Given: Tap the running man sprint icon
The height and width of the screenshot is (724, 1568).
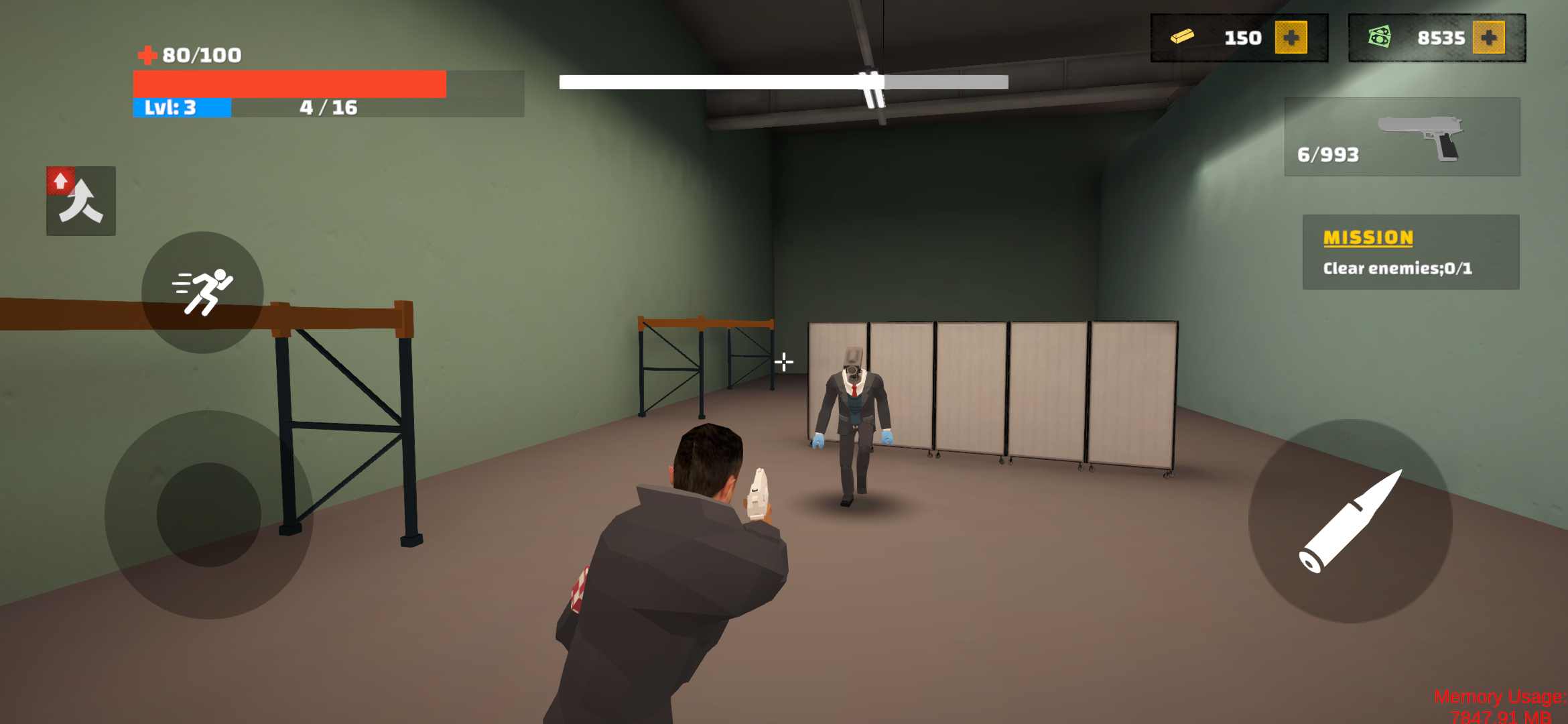Looking at the screenshot, I should tap(203, 292).
